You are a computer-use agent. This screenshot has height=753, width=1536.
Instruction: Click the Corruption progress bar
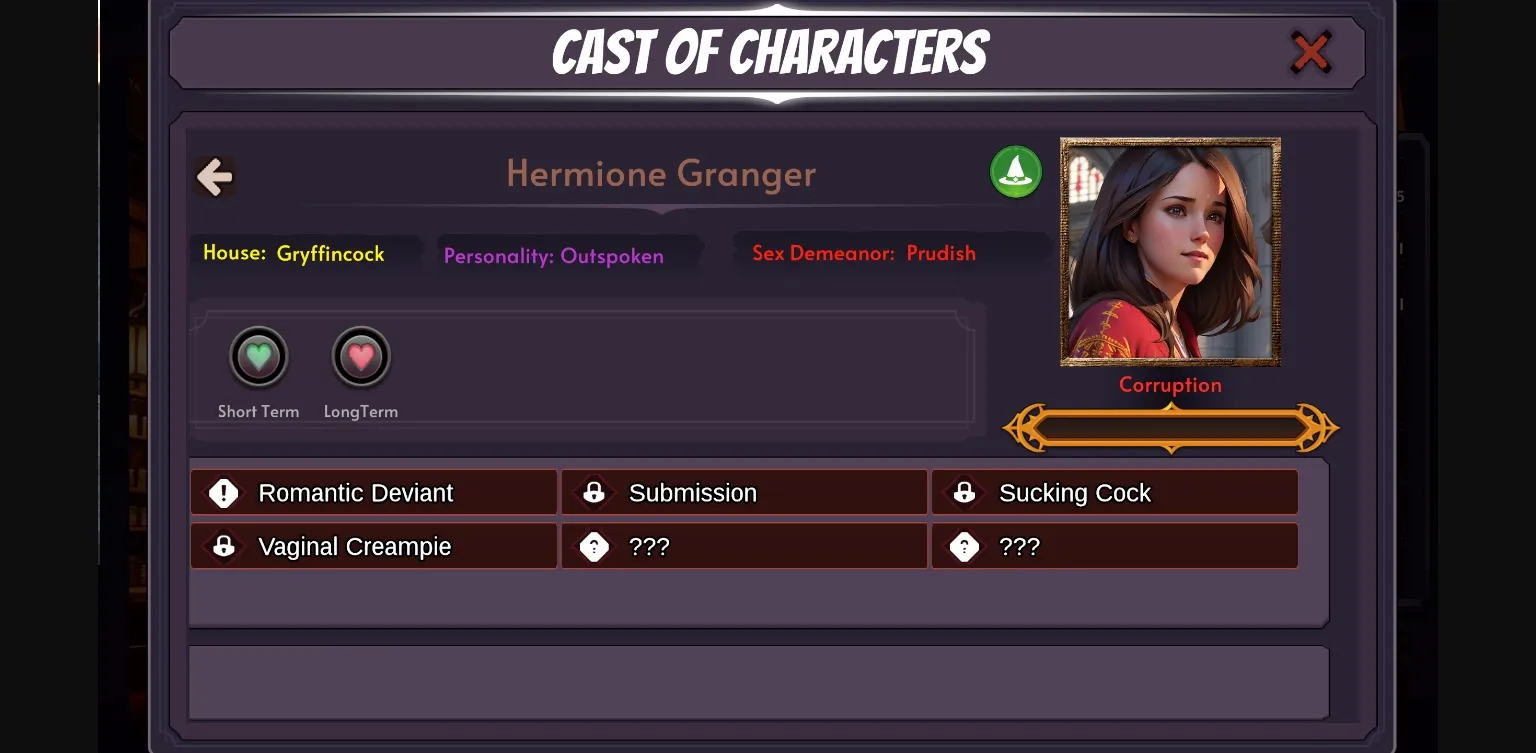[1169, 427]
